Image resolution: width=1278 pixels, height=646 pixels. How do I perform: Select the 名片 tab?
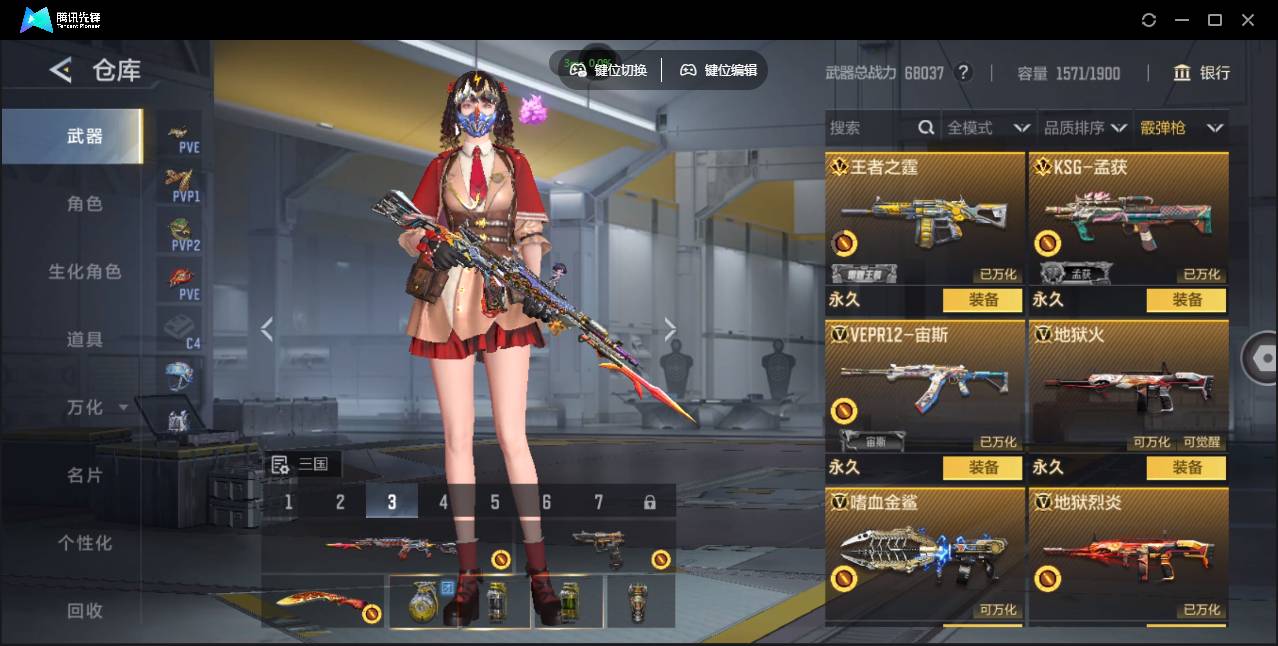coord(85,475)
